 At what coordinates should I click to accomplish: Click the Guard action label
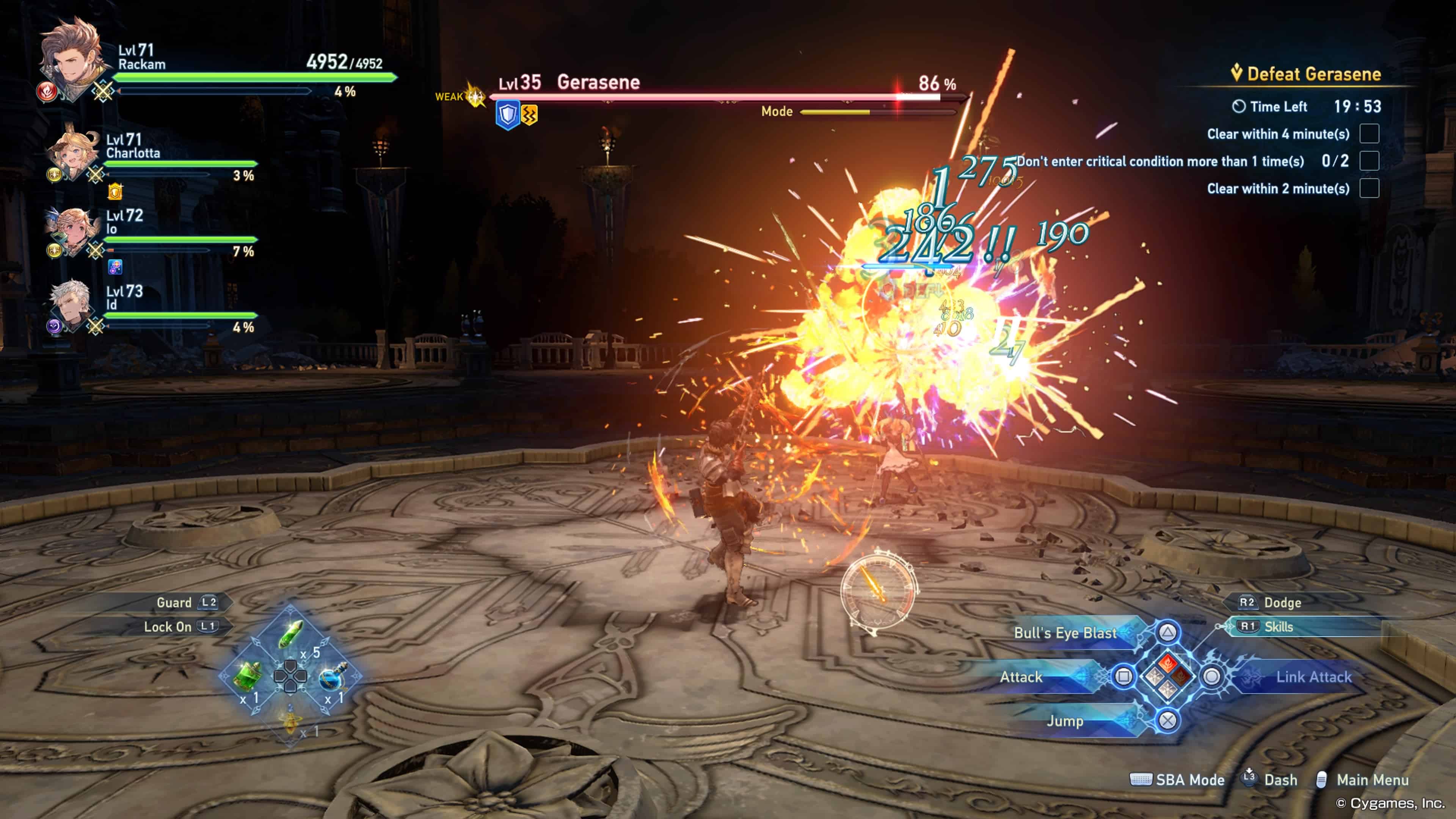(174, 602)
